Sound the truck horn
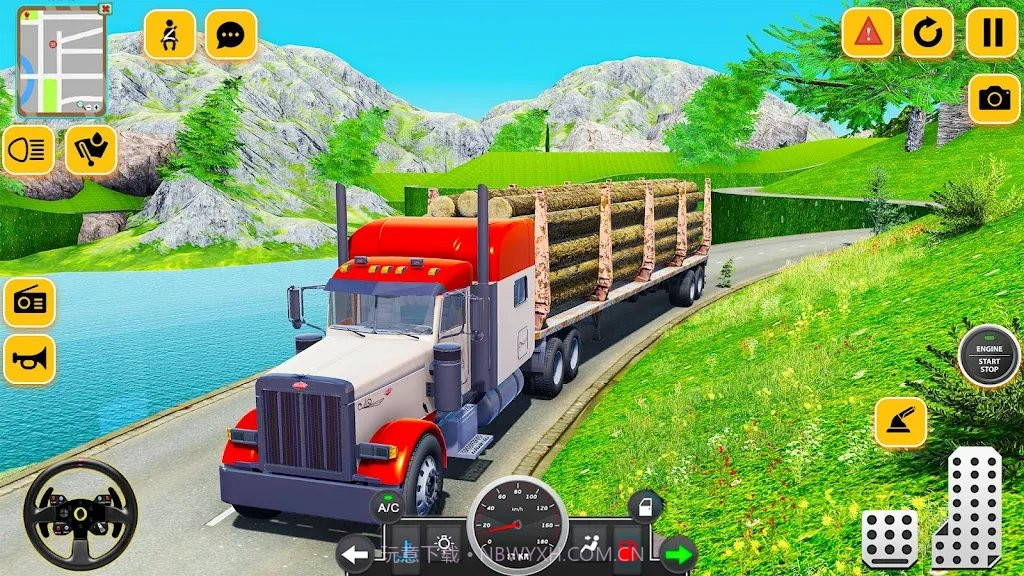Viewport: 1024px width, 576px height. point(29,360)
